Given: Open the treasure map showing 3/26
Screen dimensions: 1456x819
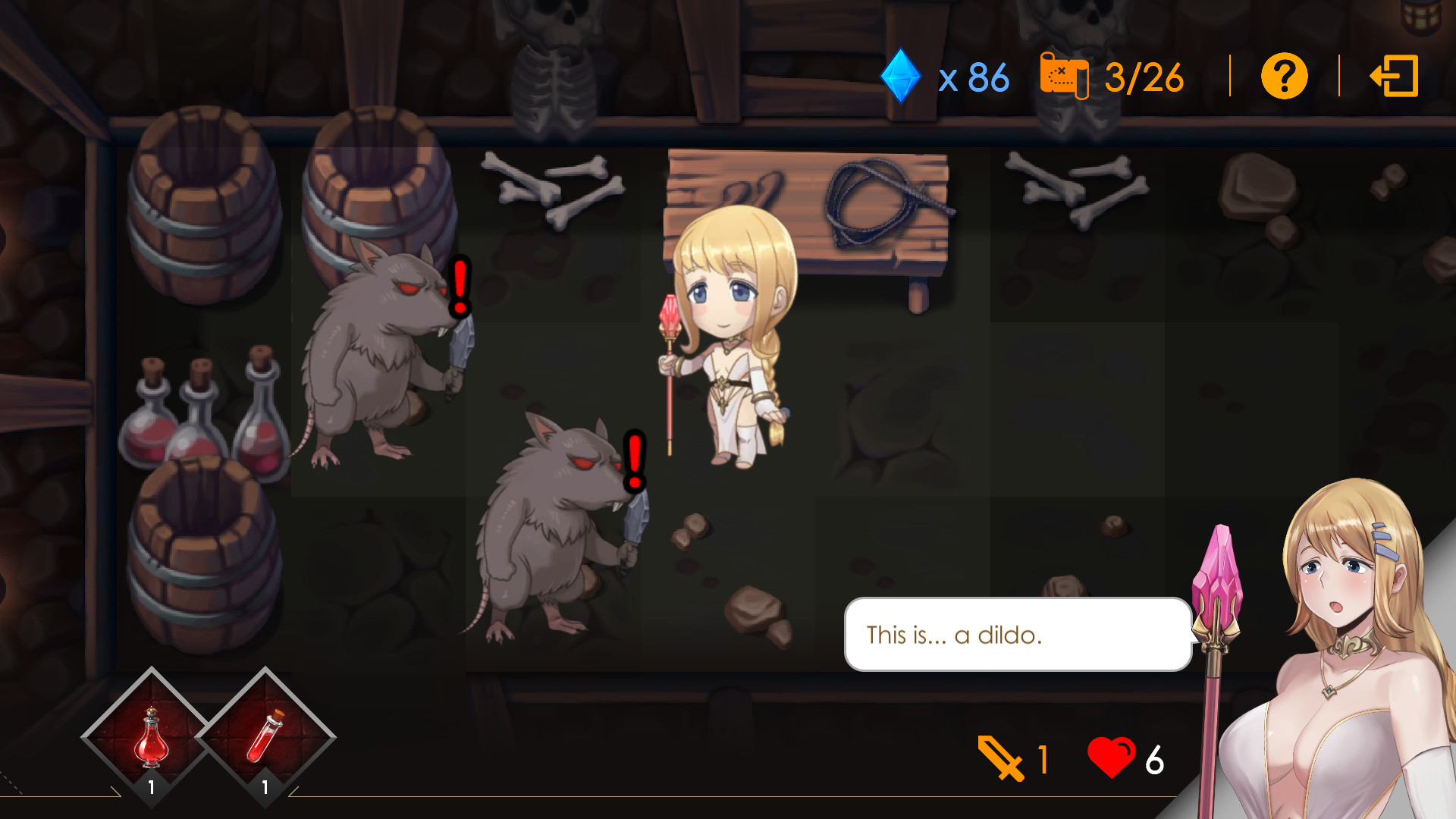Looking at the screenshot, I should pyautogui.click(x=1063, y=76).
